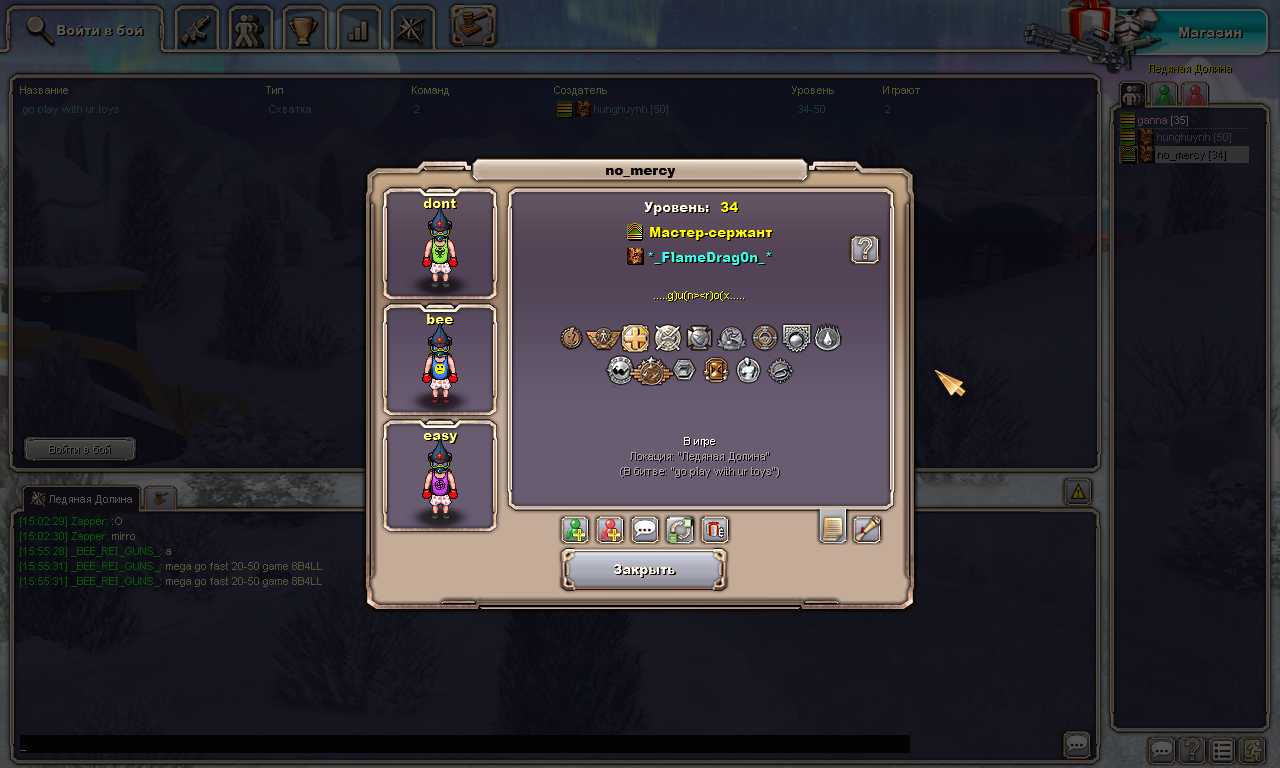Screen dimensions: 1280x768
Task: Show friends with the green figure tab
Action: click(x=1163, y=95)
